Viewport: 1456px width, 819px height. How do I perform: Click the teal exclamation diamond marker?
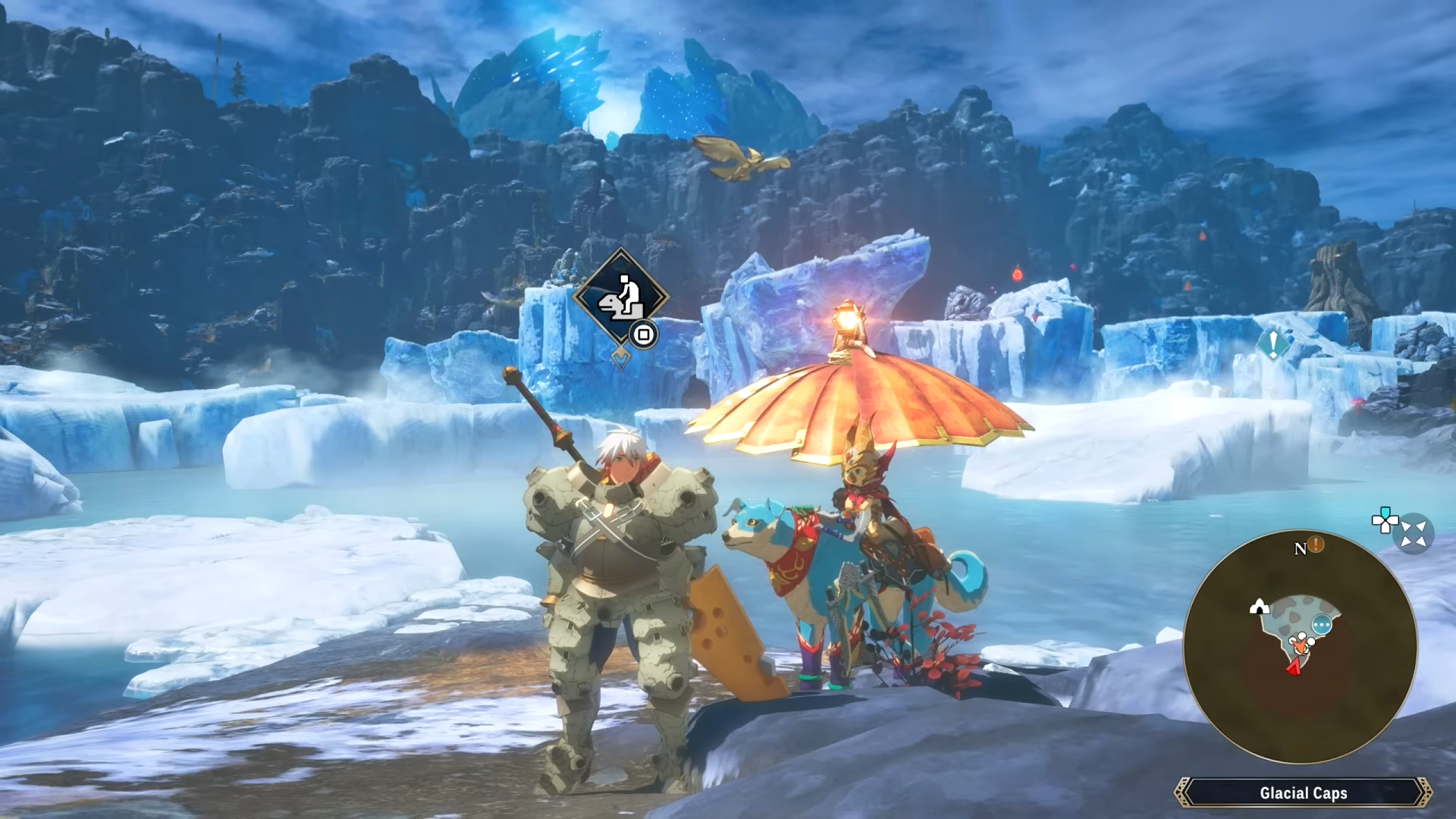click(1273, 344)
